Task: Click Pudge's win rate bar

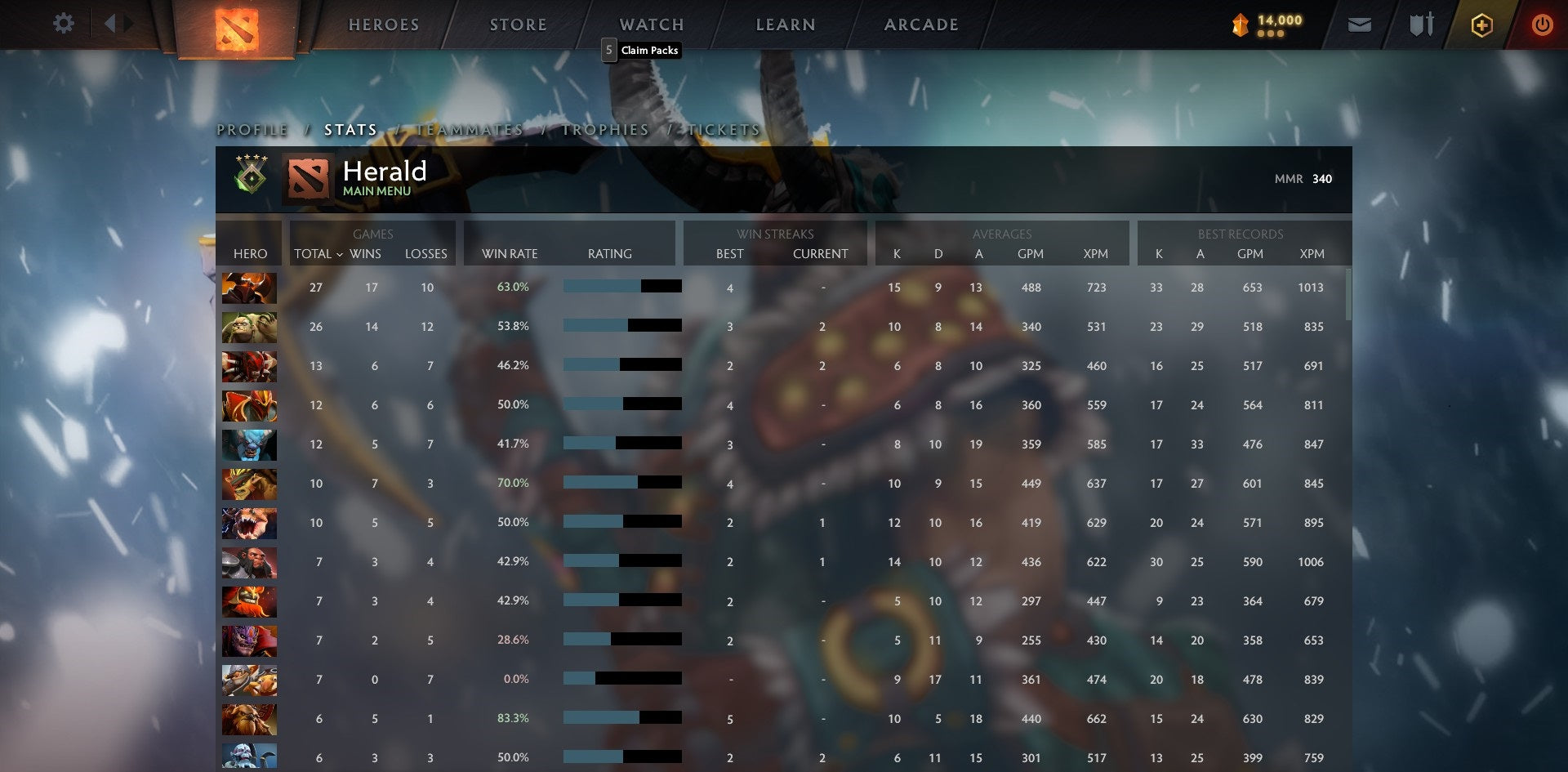Action: [621, 324]
